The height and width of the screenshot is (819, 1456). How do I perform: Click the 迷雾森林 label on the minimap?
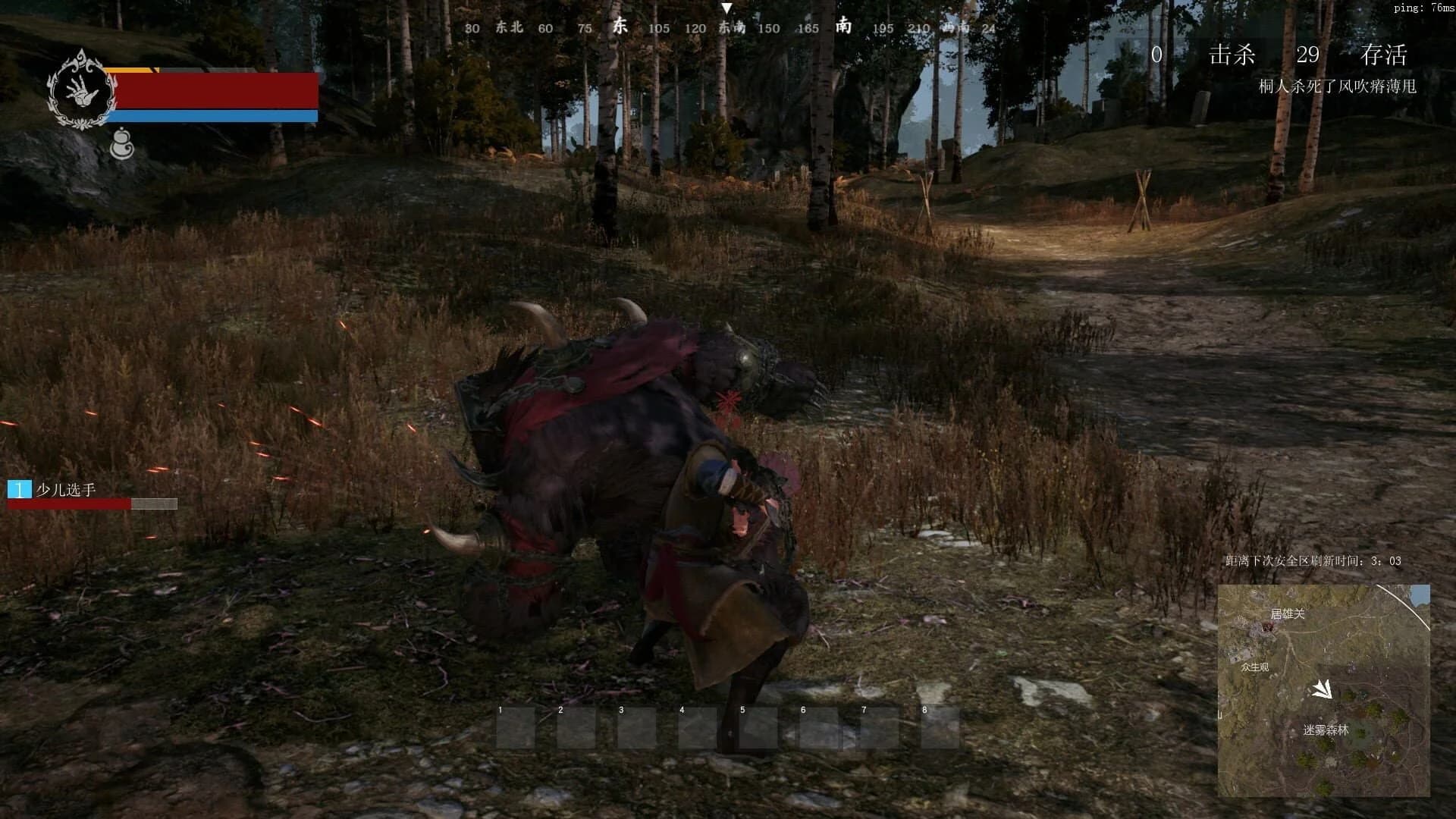point(1326,730)
